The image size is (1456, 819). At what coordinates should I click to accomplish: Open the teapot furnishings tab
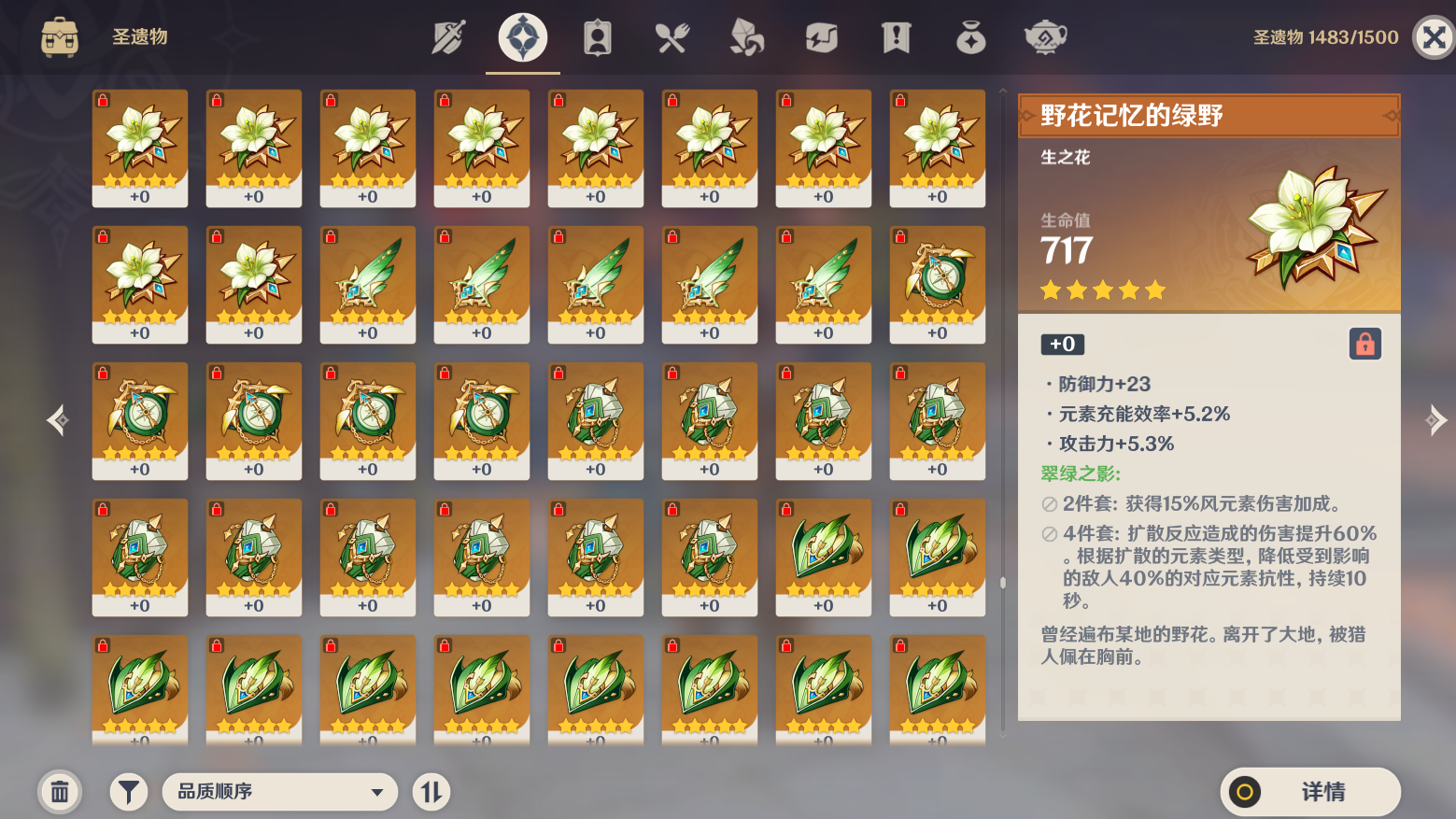[1045, 37]
